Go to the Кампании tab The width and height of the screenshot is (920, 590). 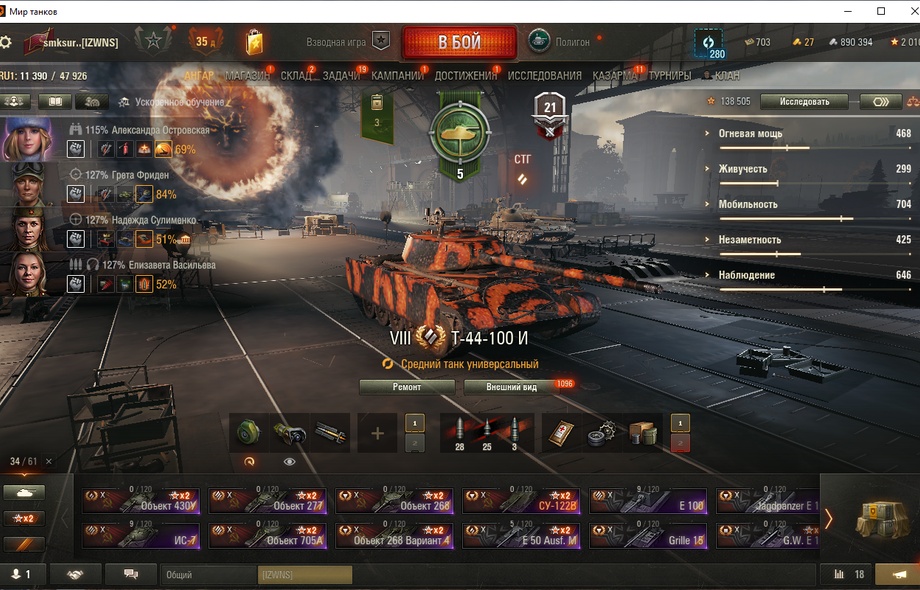(x=397, y=76)
